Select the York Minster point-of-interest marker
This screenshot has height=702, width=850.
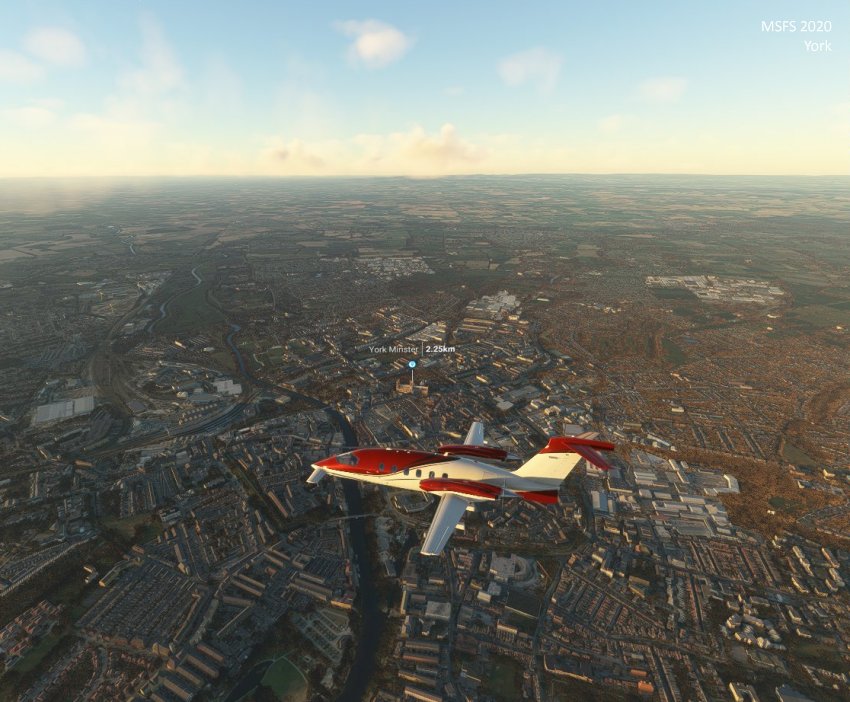click(412, 364)
